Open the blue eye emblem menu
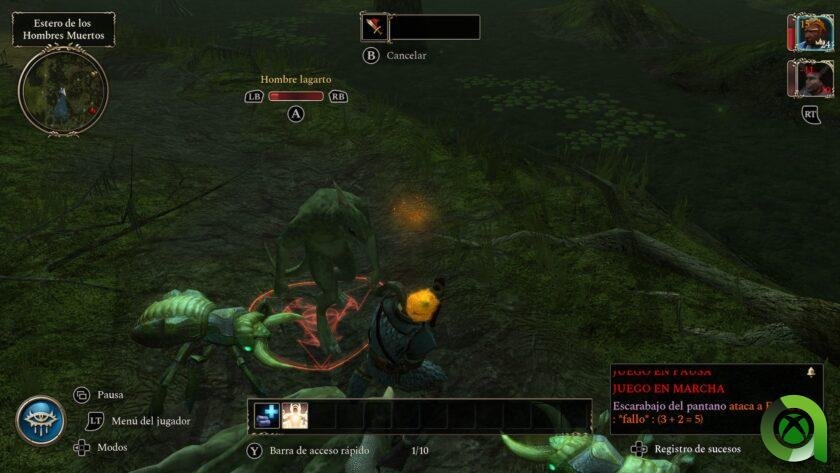This screenshot has height=473, width=840. [x=40, y=421]
